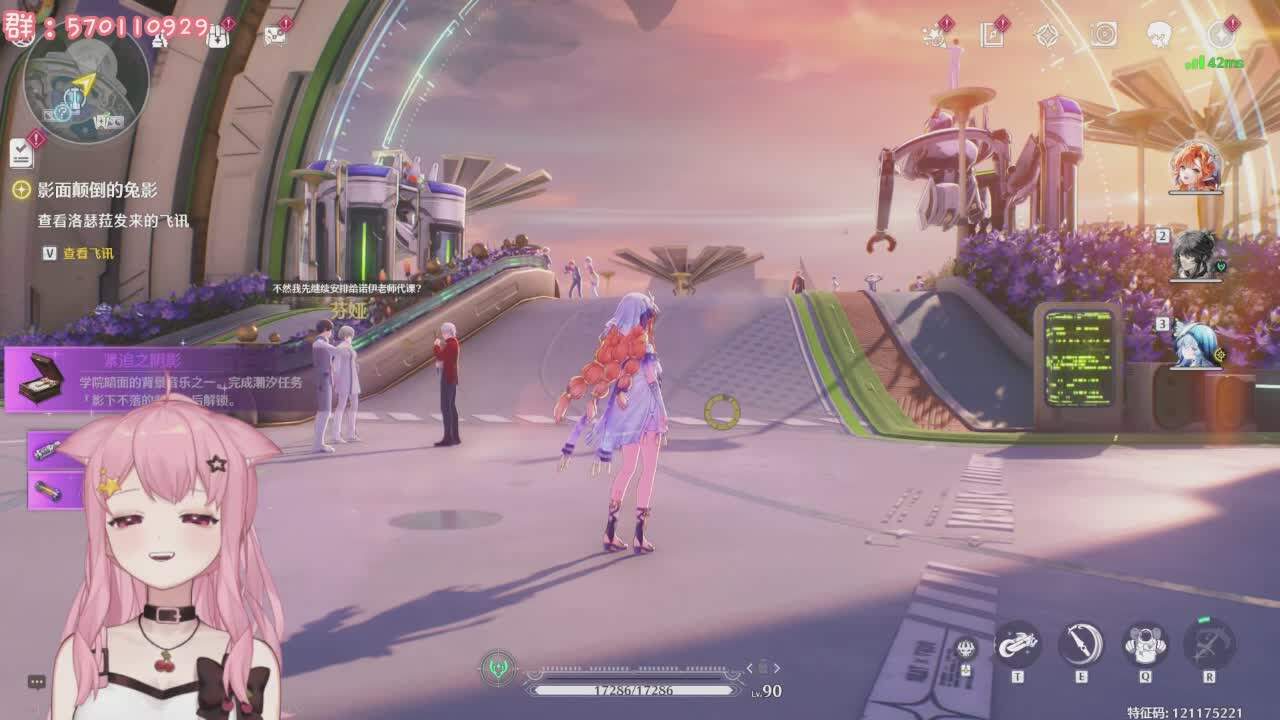Viewport: 1280px width, 720px height.
Task: Switch to the dark-haired party member in slot 2
Action: click(x=1196, y=255)
